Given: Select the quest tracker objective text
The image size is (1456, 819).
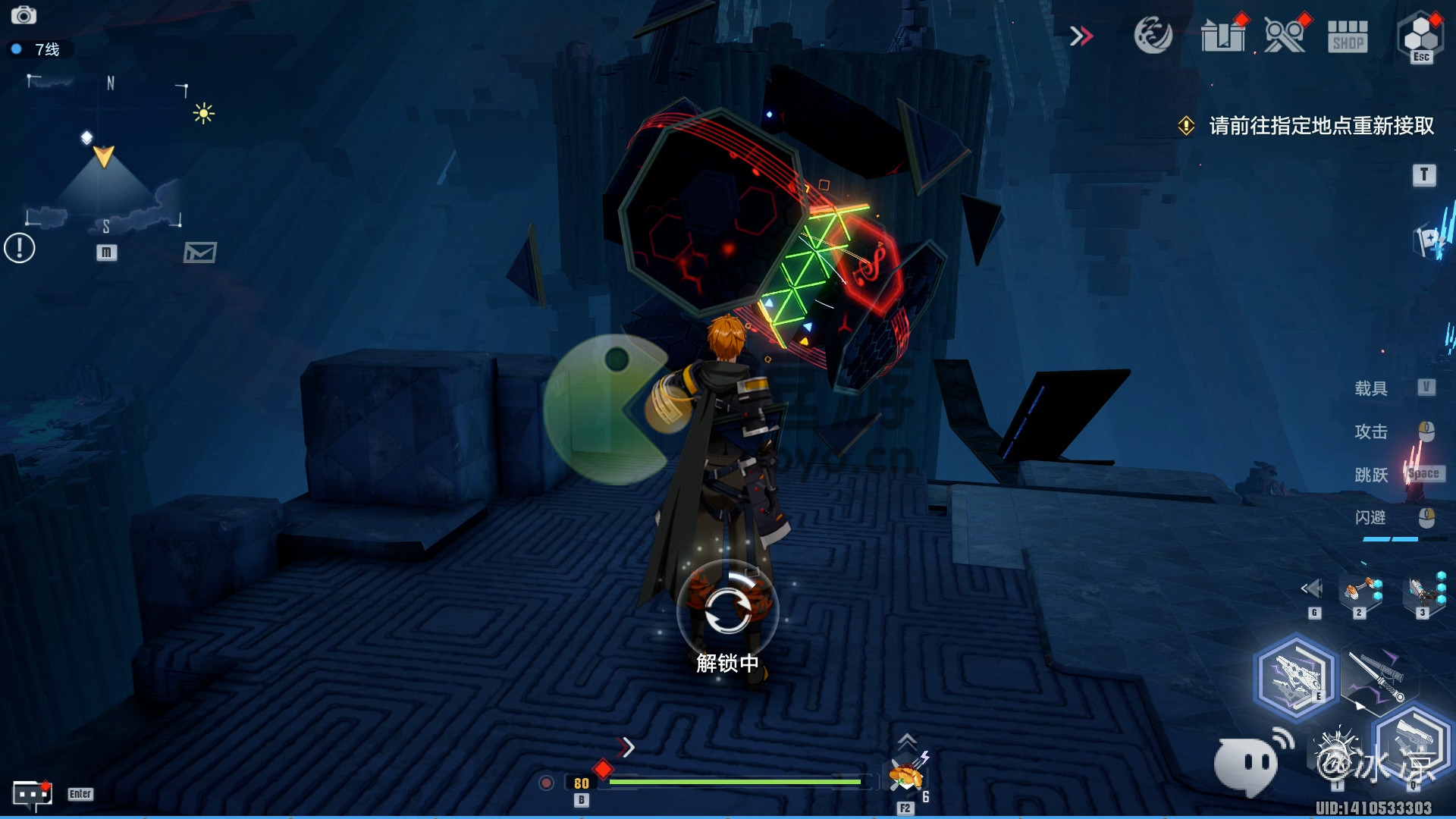Looking at the screenshot, I should pos(1320,126).
